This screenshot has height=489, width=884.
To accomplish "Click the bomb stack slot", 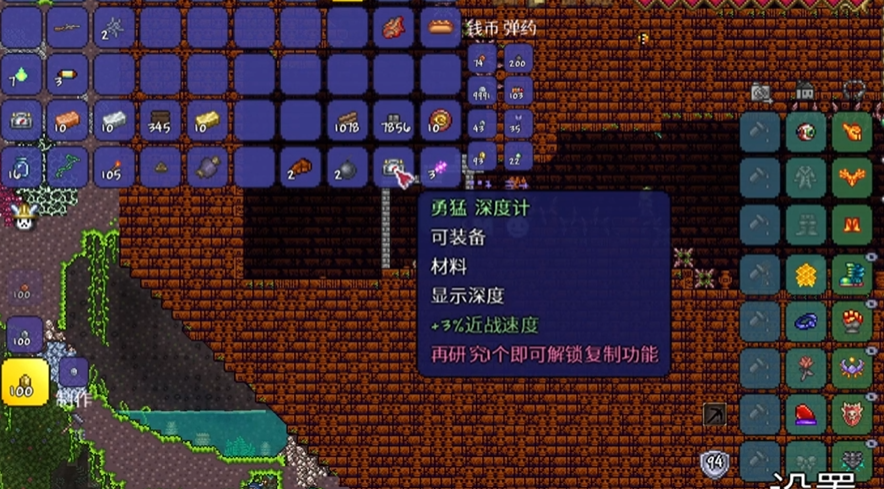I will pyautogui.click(x=347, y=167).
